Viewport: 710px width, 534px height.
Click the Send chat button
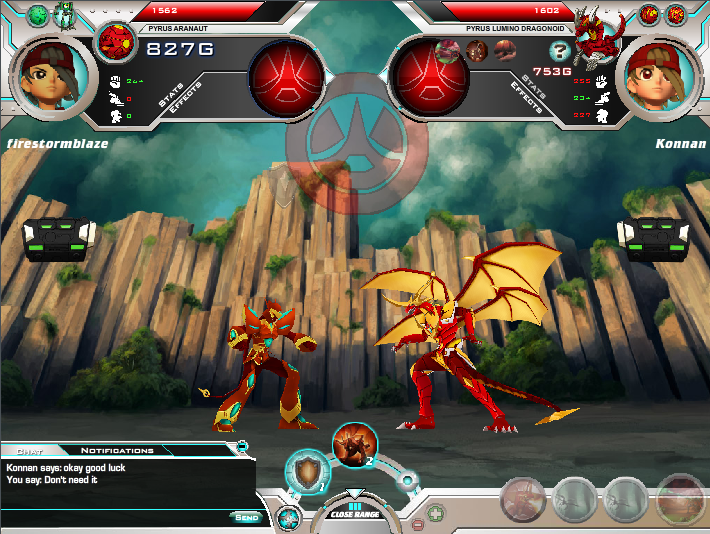coord(244,517)
